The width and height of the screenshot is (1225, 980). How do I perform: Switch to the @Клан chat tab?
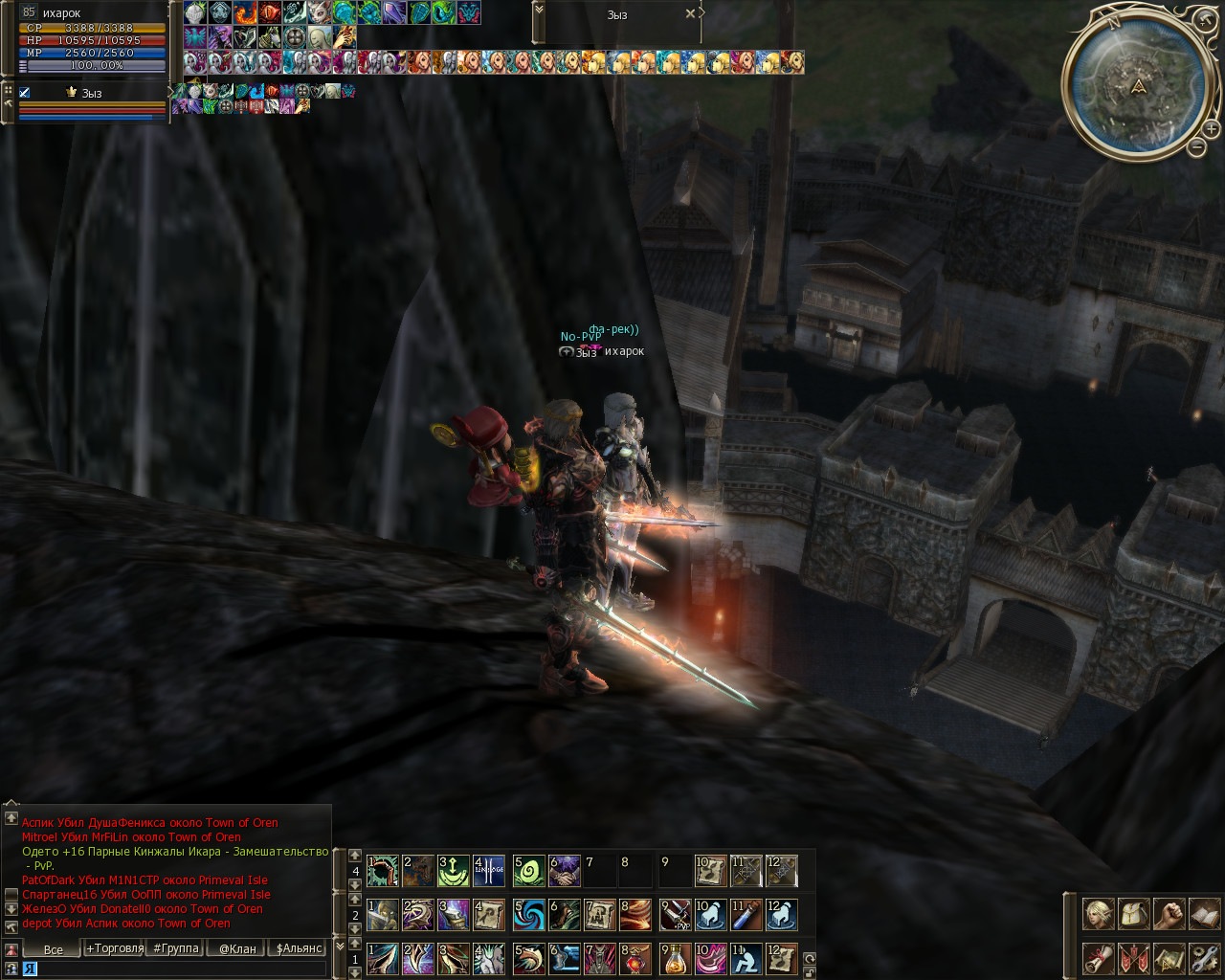(237, 948)
